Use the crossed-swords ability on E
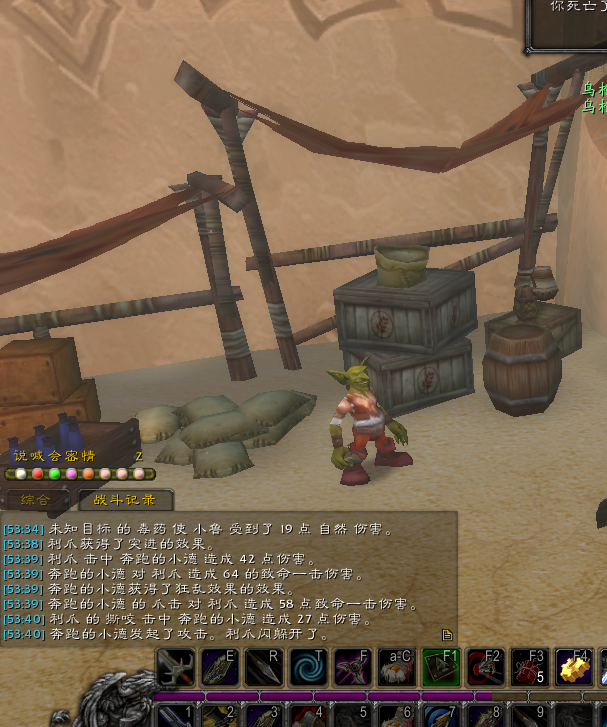 pos(219,667)
